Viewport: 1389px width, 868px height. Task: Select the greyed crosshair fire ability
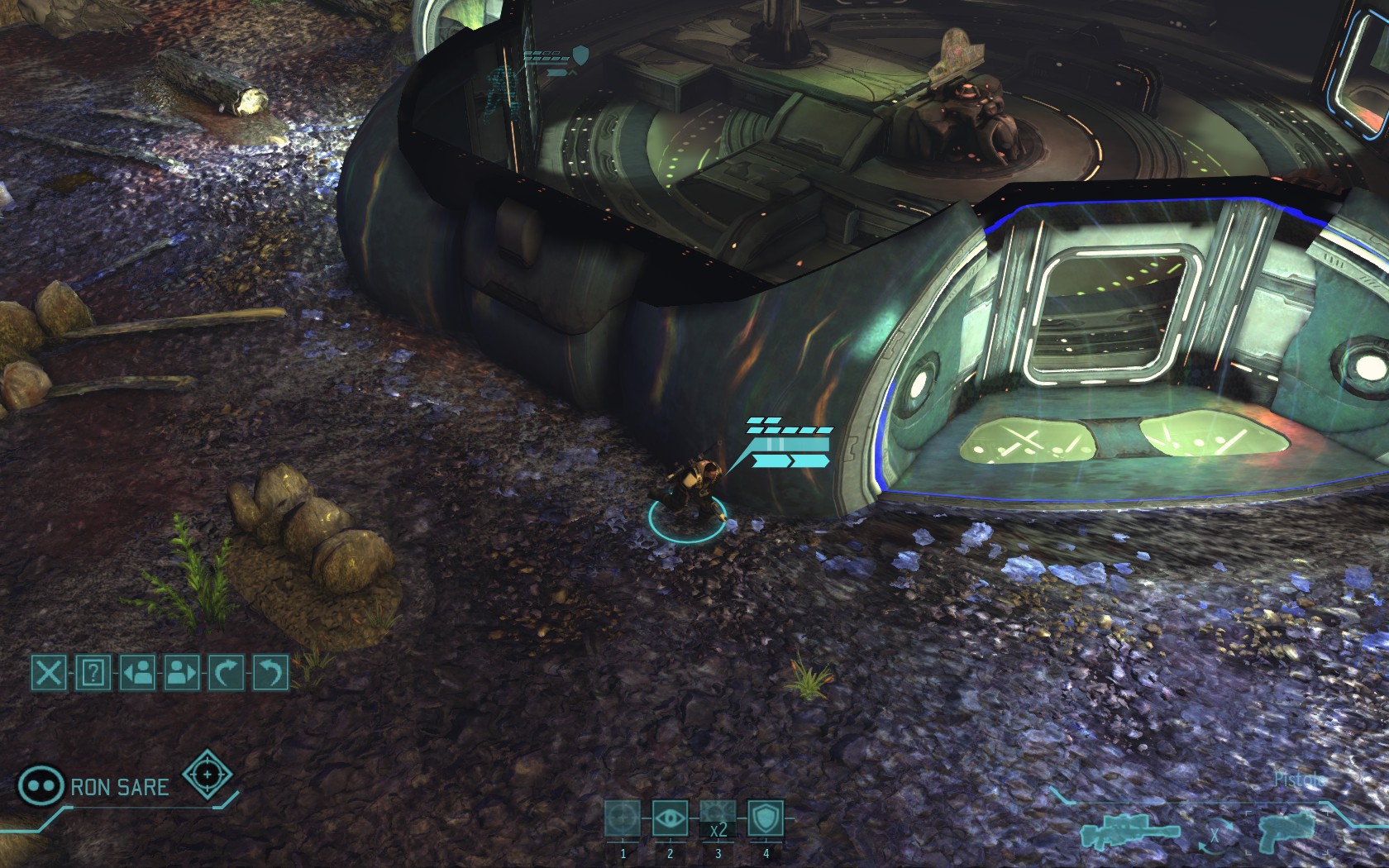point(622,819)
